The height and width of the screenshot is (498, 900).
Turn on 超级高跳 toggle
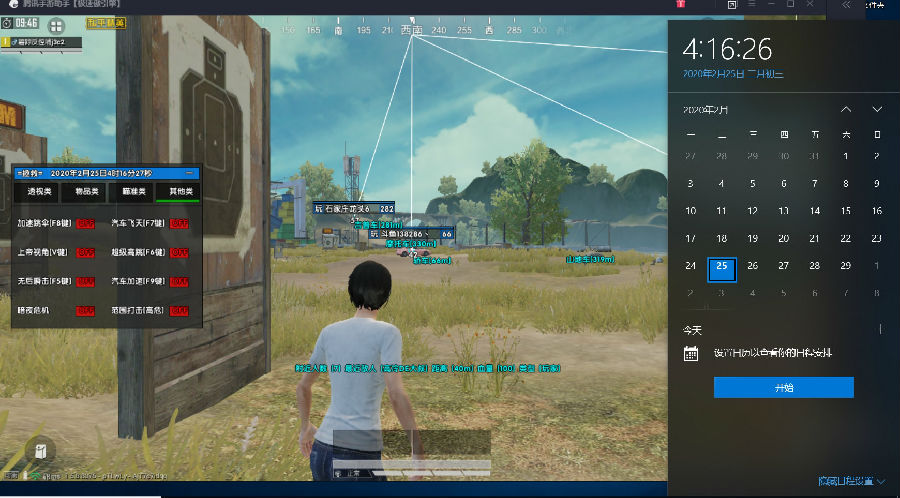point(180,252)
